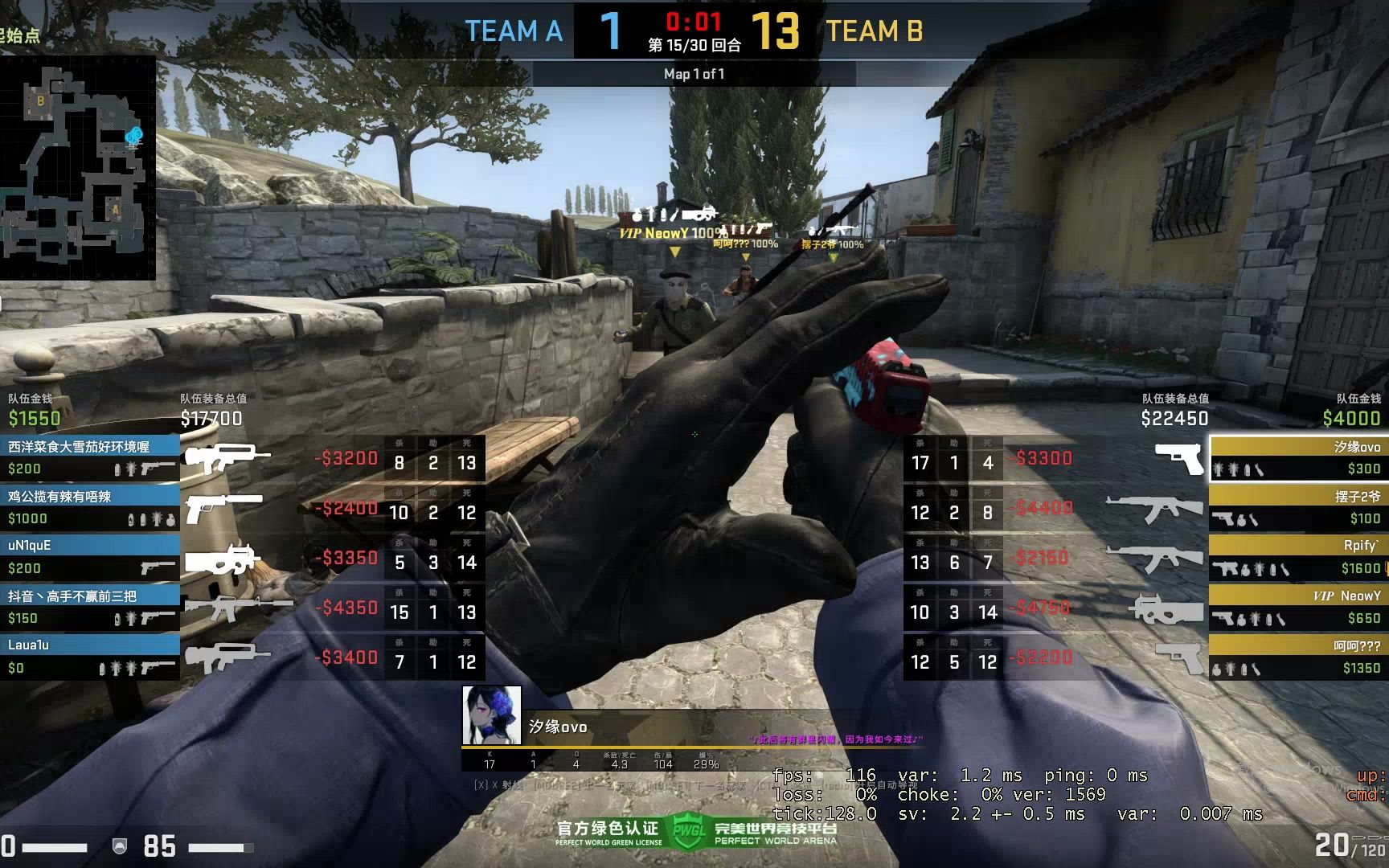
Task: Select player 西洋菜食大雪茄好环境喔 row
Action: (x=90, y=457)
